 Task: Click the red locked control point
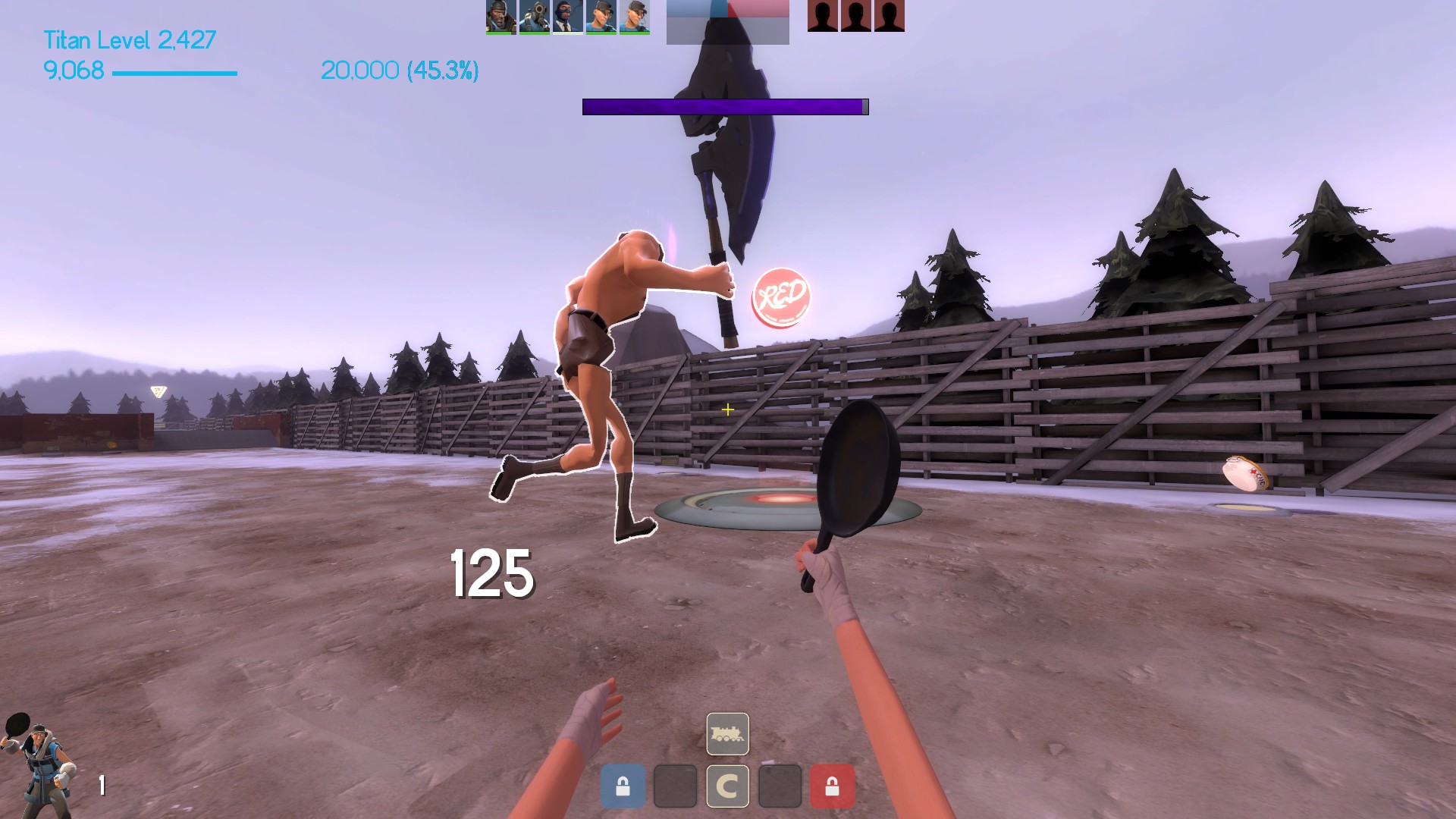pos(832,786)
